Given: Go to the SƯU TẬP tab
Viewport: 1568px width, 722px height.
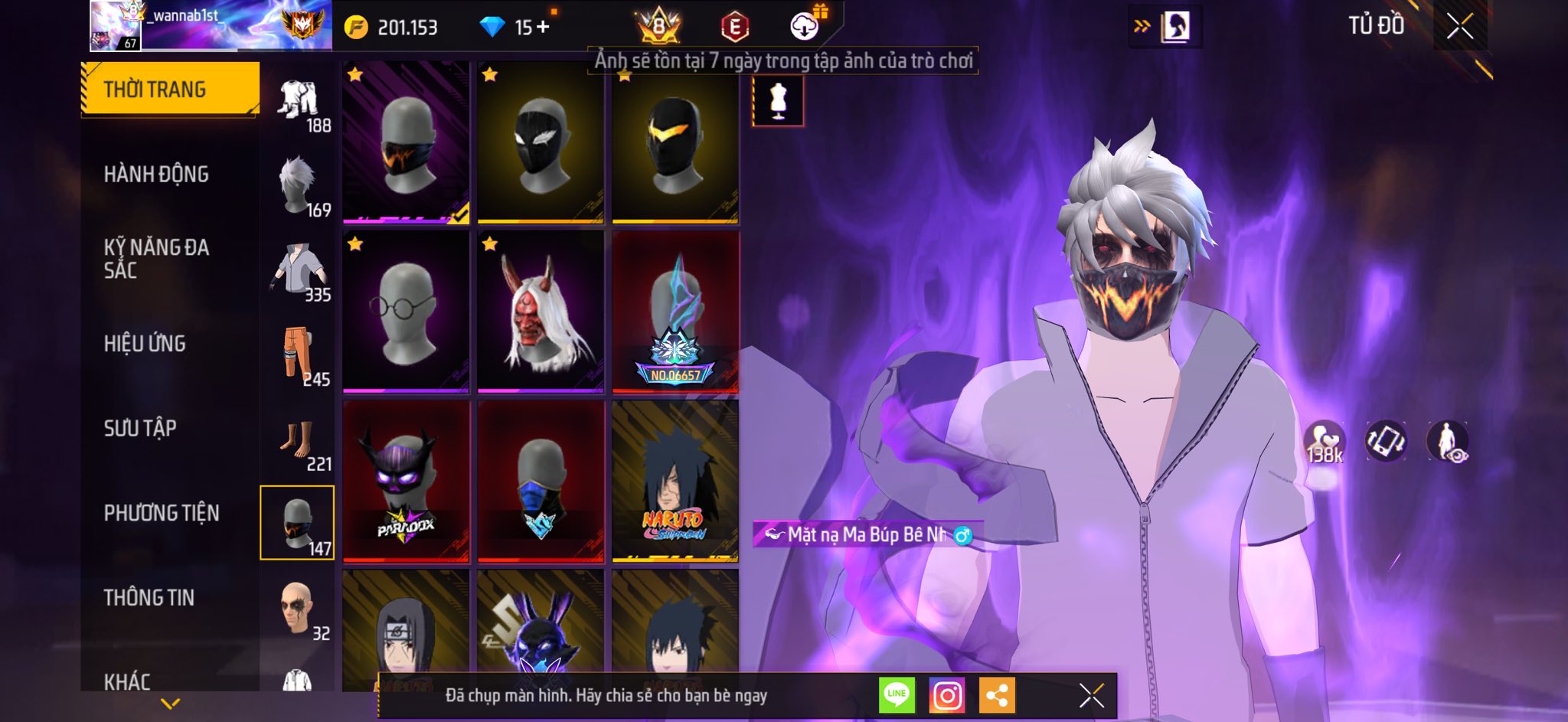Looking at the screenshot, I should pos(140,428).
